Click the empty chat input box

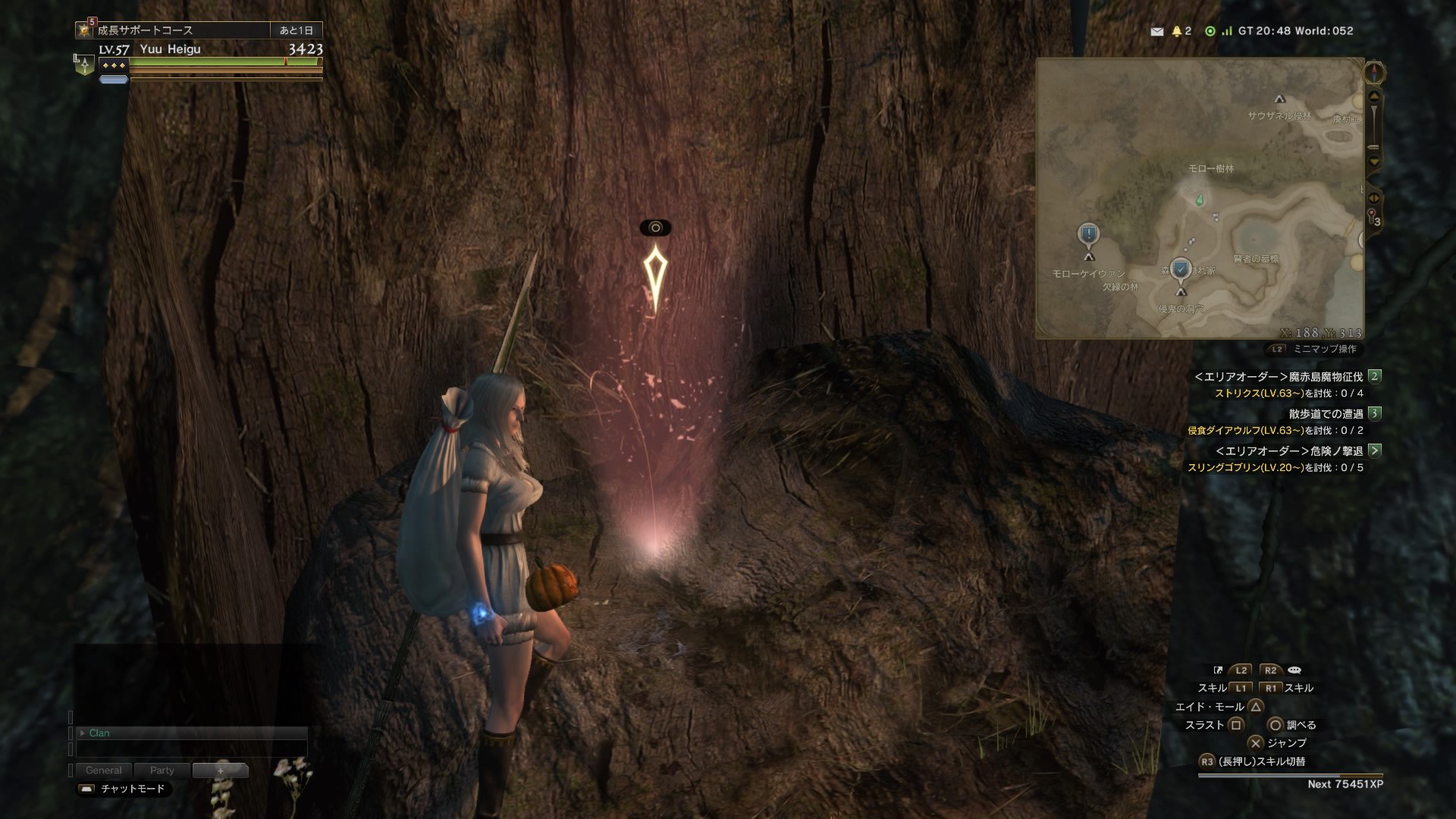(x=191, y=749)
